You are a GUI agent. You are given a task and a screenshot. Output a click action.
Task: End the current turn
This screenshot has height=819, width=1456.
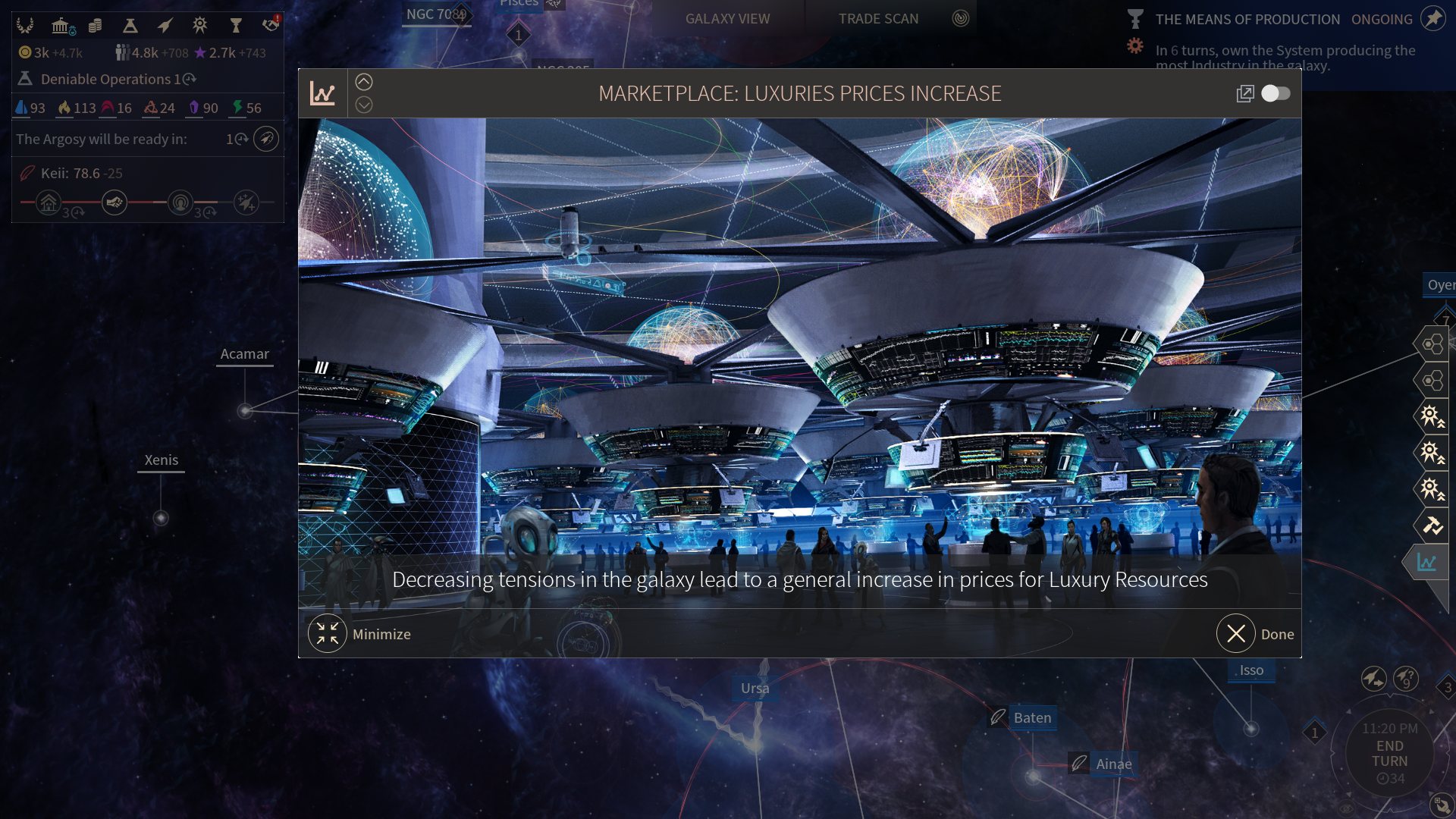pyautogui.click(x=1389, y=754)
